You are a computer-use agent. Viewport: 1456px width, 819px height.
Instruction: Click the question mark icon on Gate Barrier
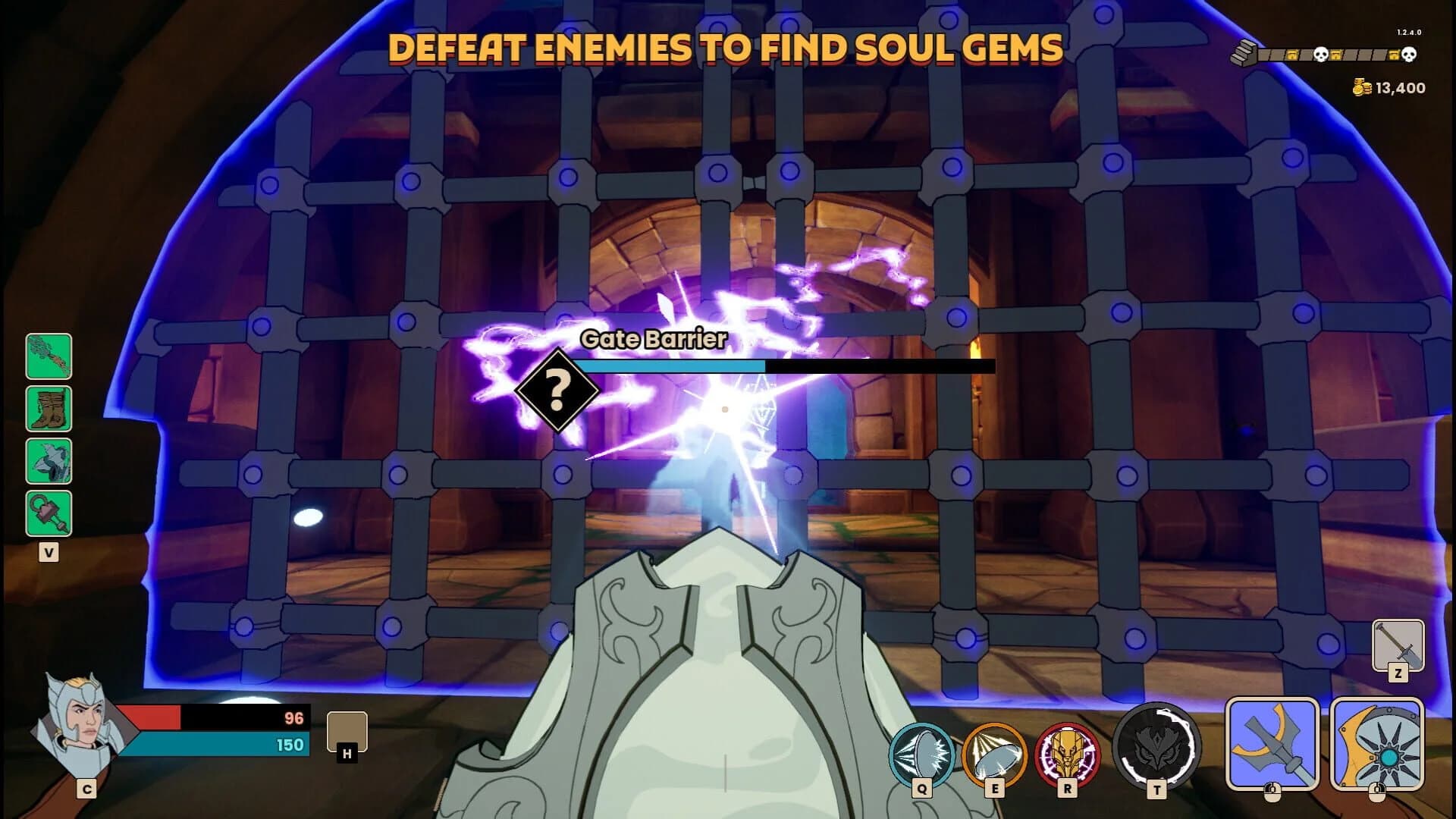click(559, 391)
